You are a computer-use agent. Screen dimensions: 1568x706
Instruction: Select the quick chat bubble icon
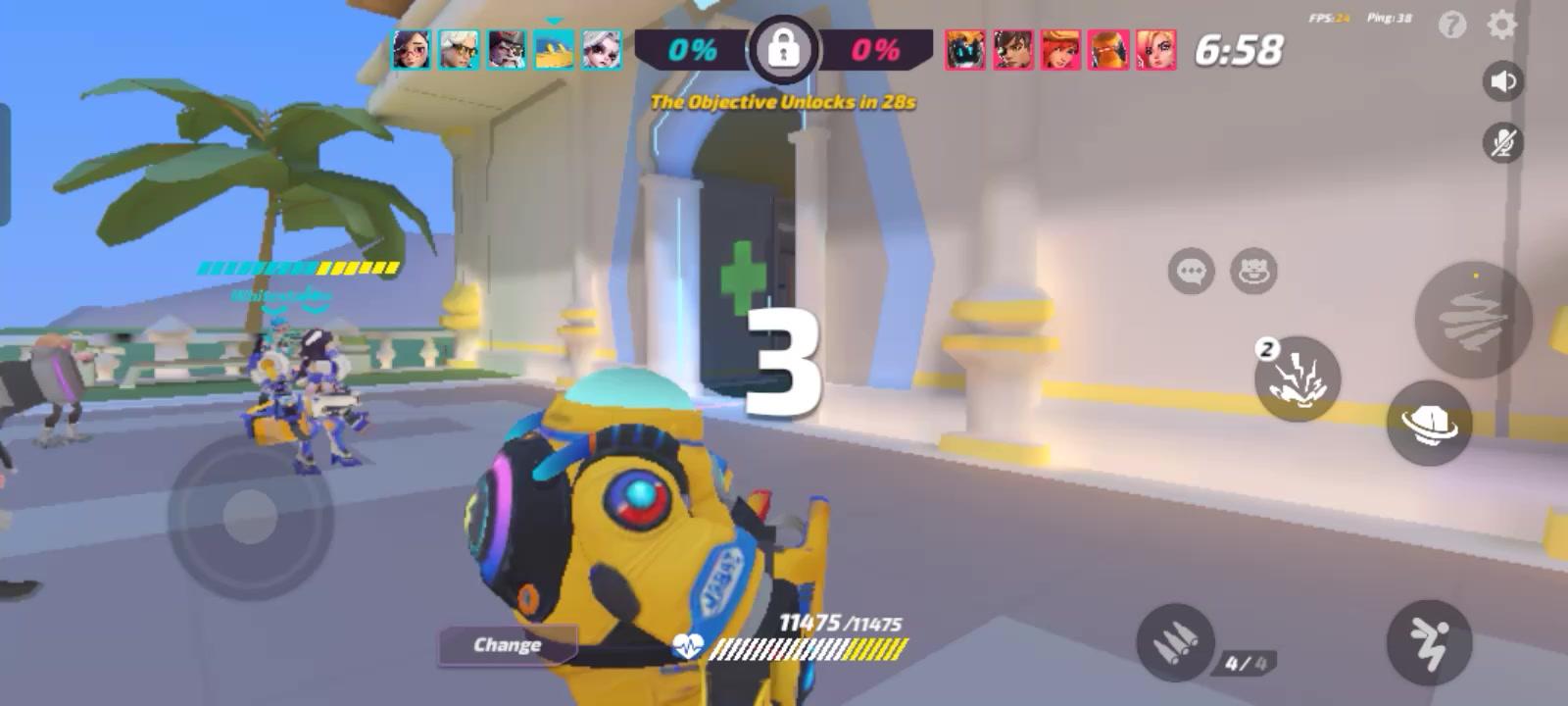tap(1191, 272)
